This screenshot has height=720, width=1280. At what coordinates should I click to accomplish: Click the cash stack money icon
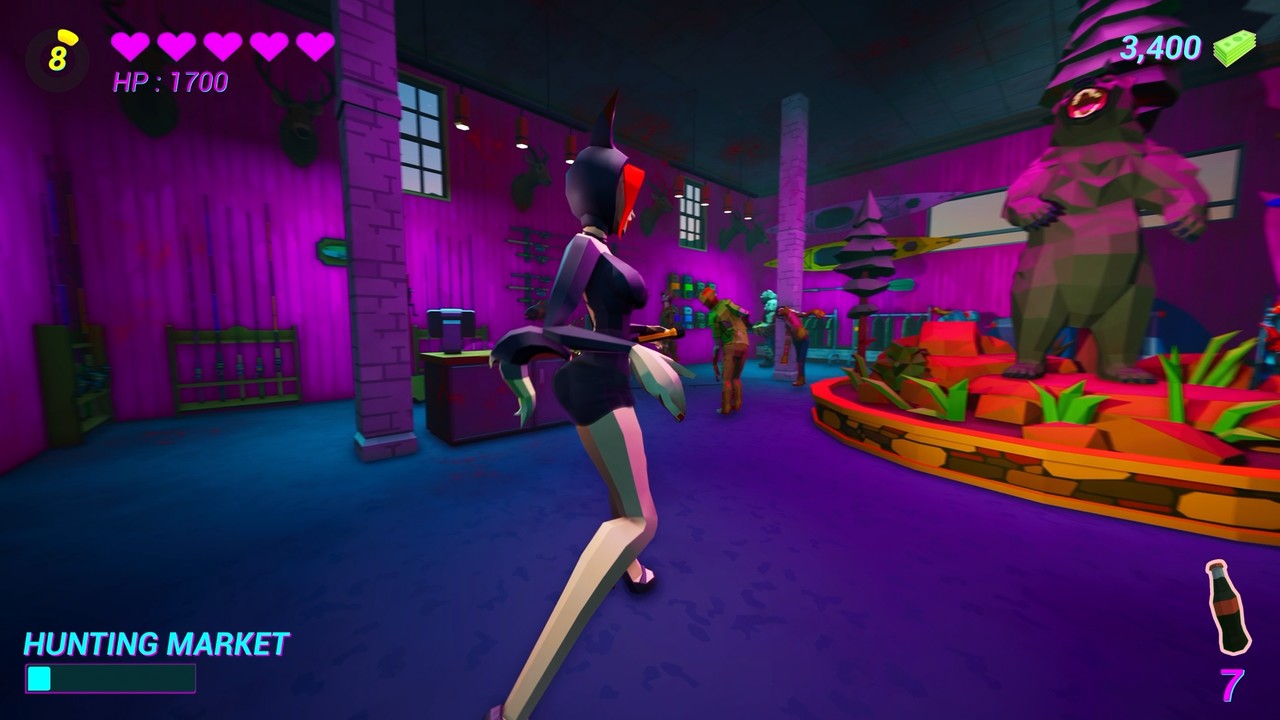tap(1233, 48)
